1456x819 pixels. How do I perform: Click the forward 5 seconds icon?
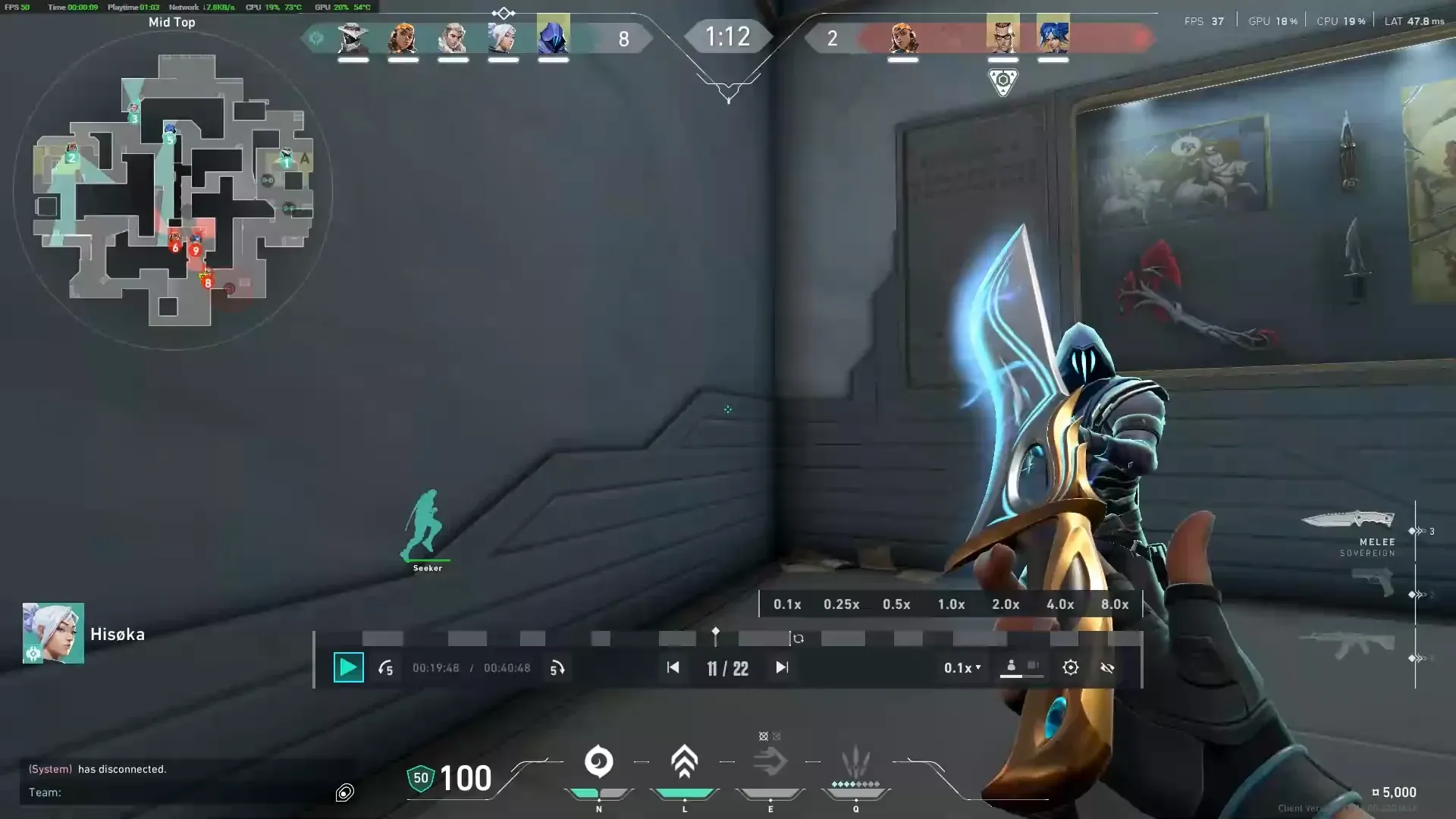click(x=557, y=668)
